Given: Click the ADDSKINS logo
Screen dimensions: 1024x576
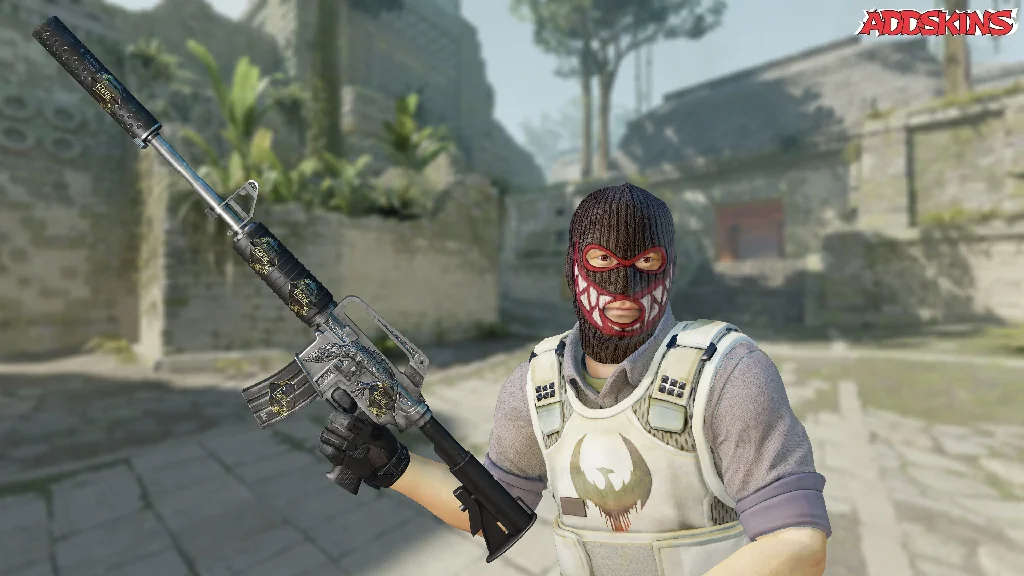Looking at the screenshot, I should tap(937, 23).
